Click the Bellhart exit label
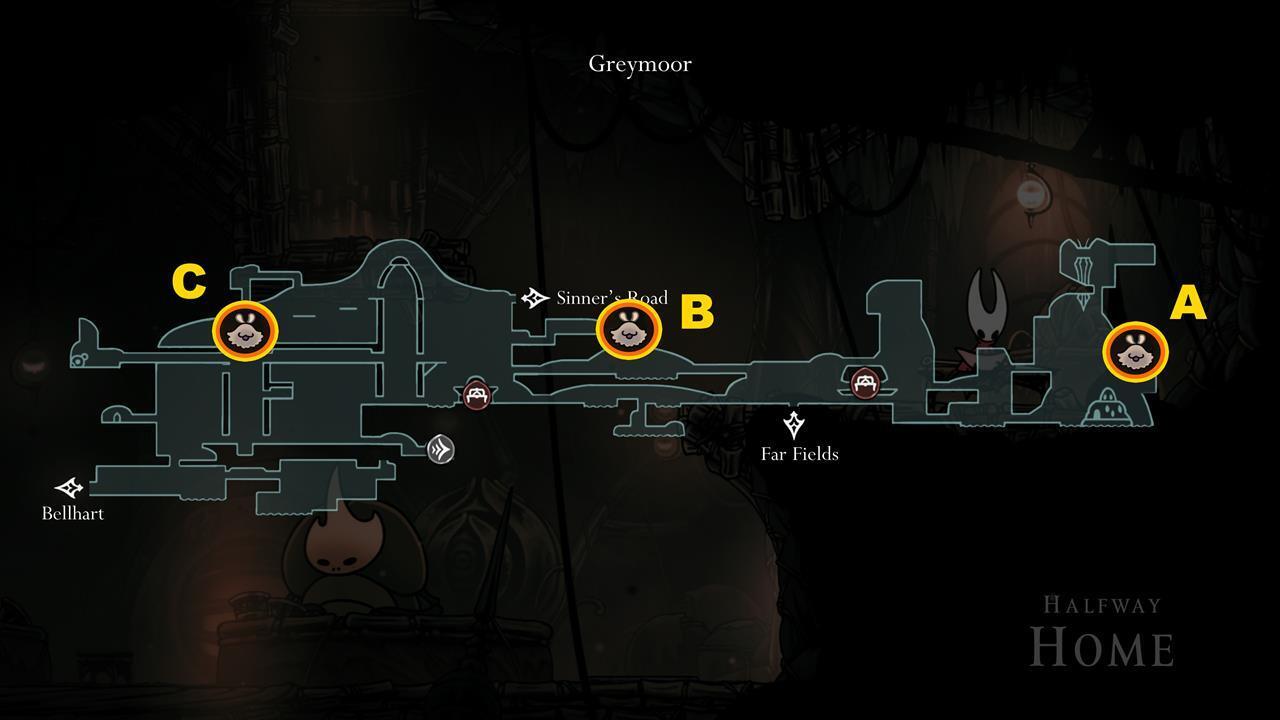 73,513
